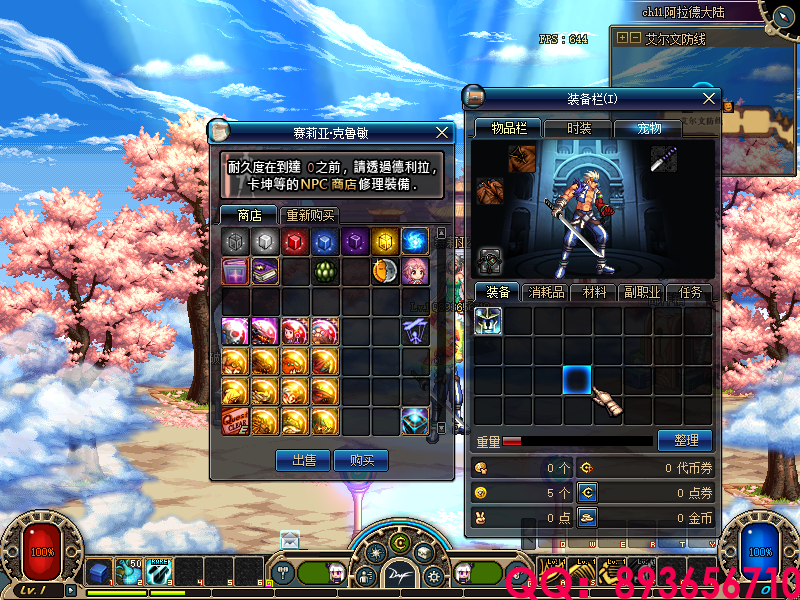This screenshot has width=800, height=600.
Task: Switch to the 重新购买 buyback tab
Action: (x=310, y=215)
